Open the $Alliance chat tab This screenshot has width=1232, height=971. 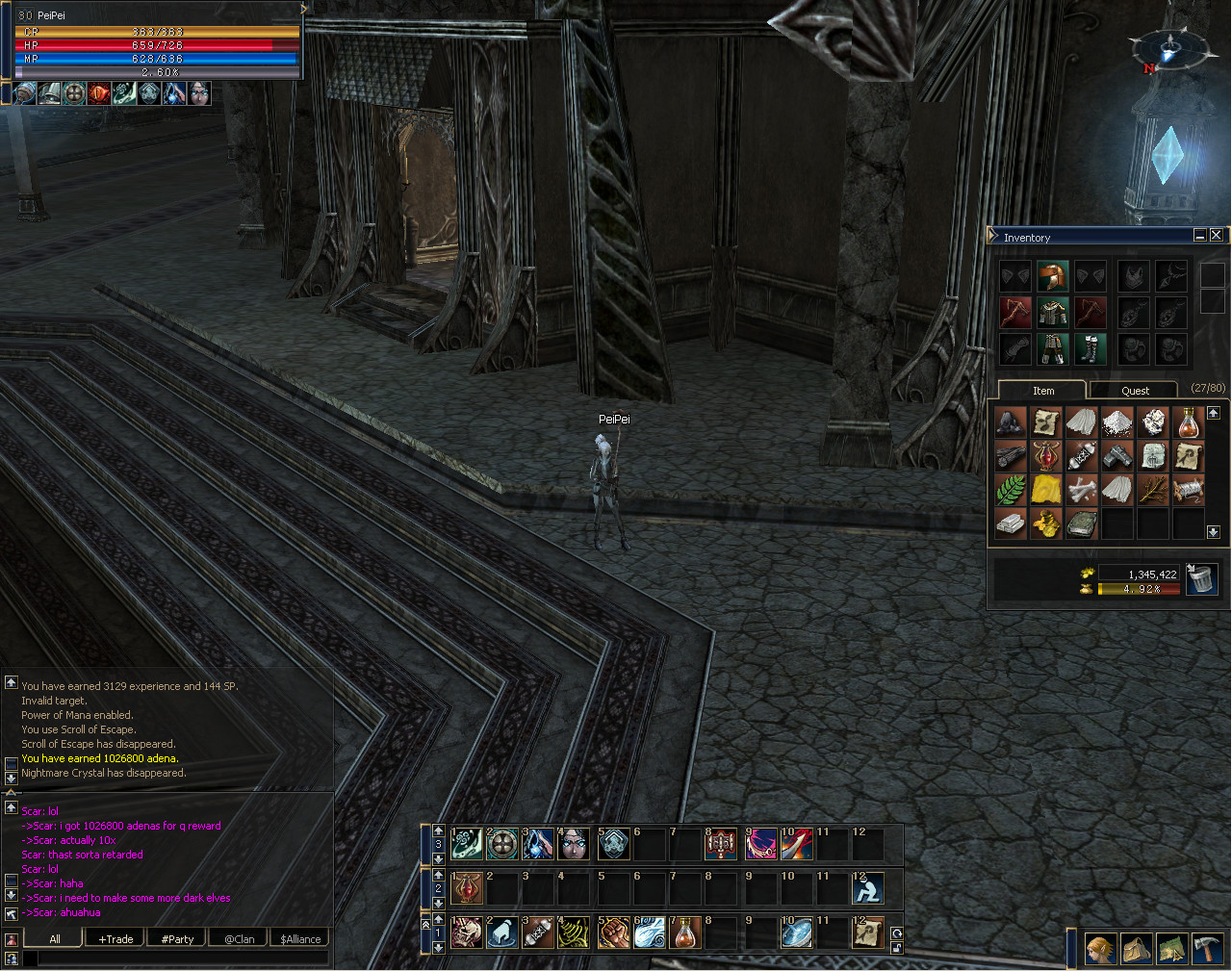(300, 939)
